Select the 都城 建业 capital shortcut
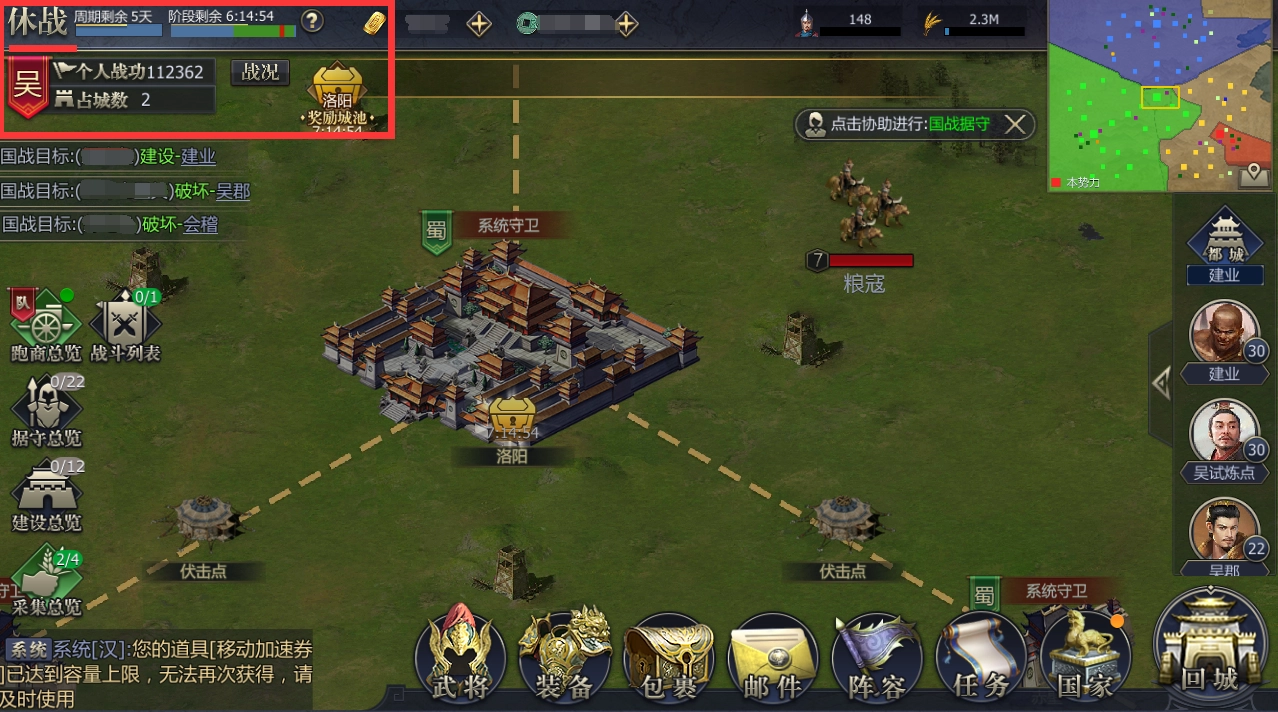Image resolution: width=1278 pixels, height=712 pixels. (1224, 245)
